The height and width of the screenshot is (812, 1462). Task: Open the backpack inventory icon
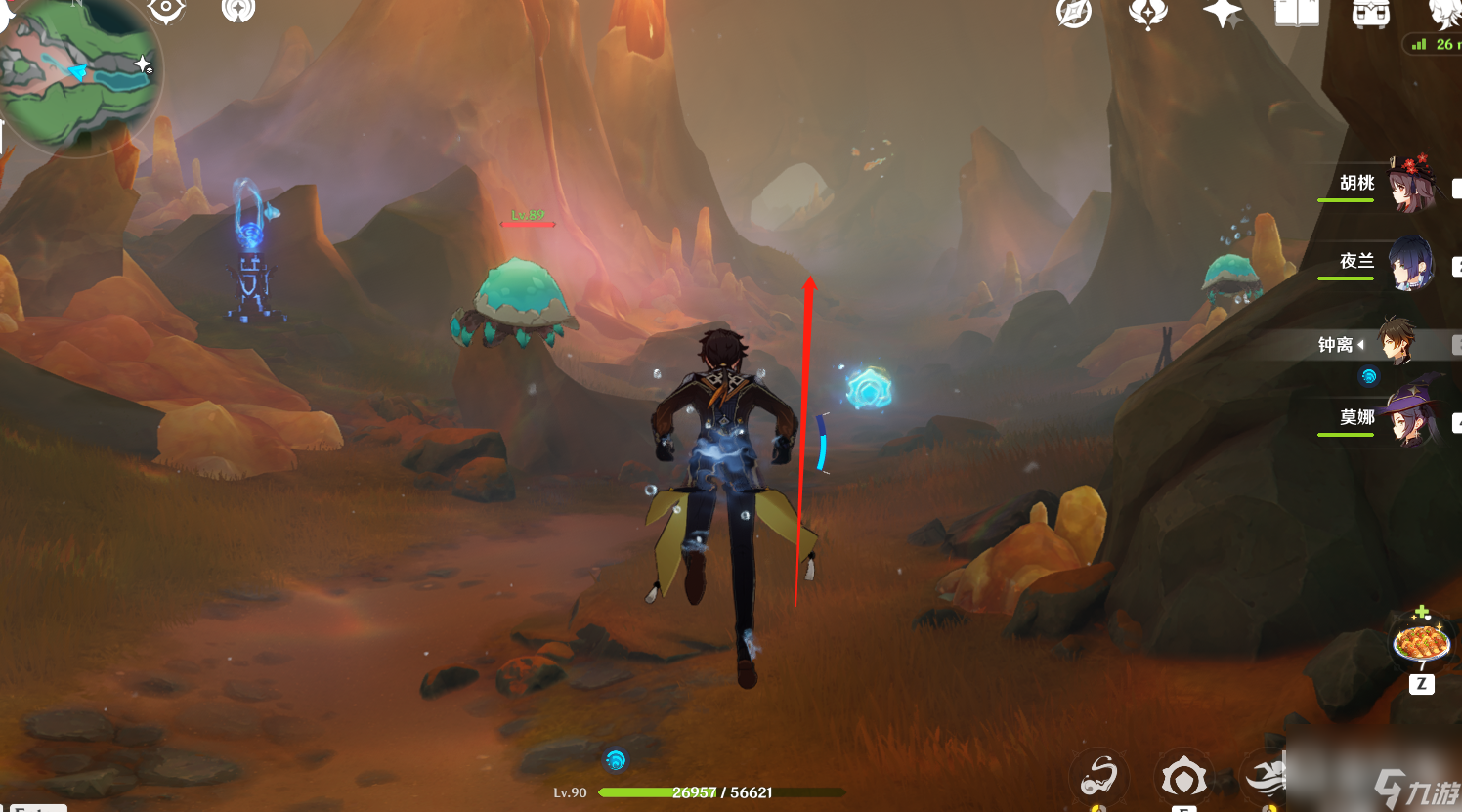coord(1370,14)
